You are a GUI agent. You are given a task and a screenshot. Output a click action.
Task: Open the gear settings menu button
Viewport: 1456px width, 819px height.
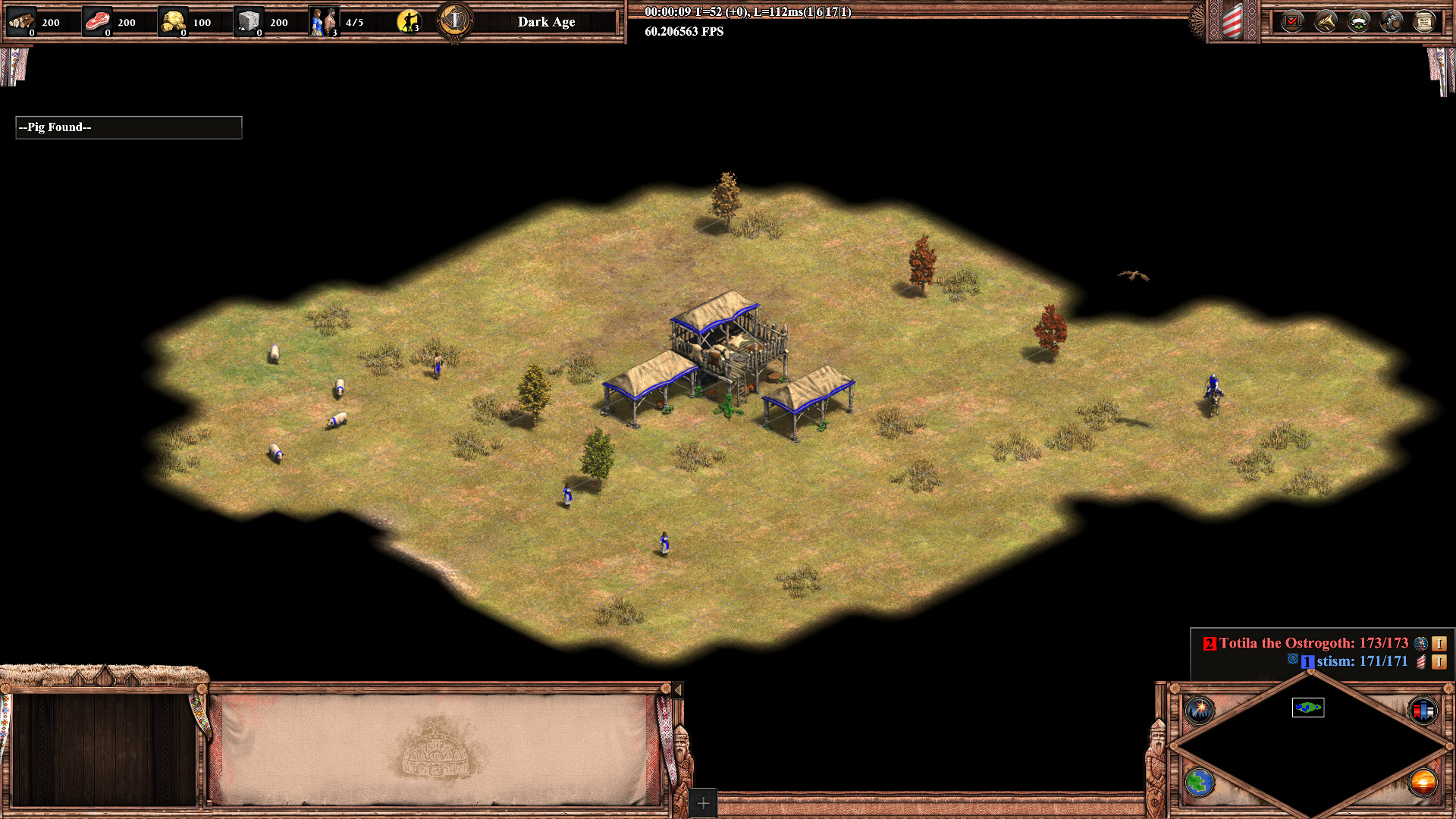pyautogui.click(x=1392, y=21)
